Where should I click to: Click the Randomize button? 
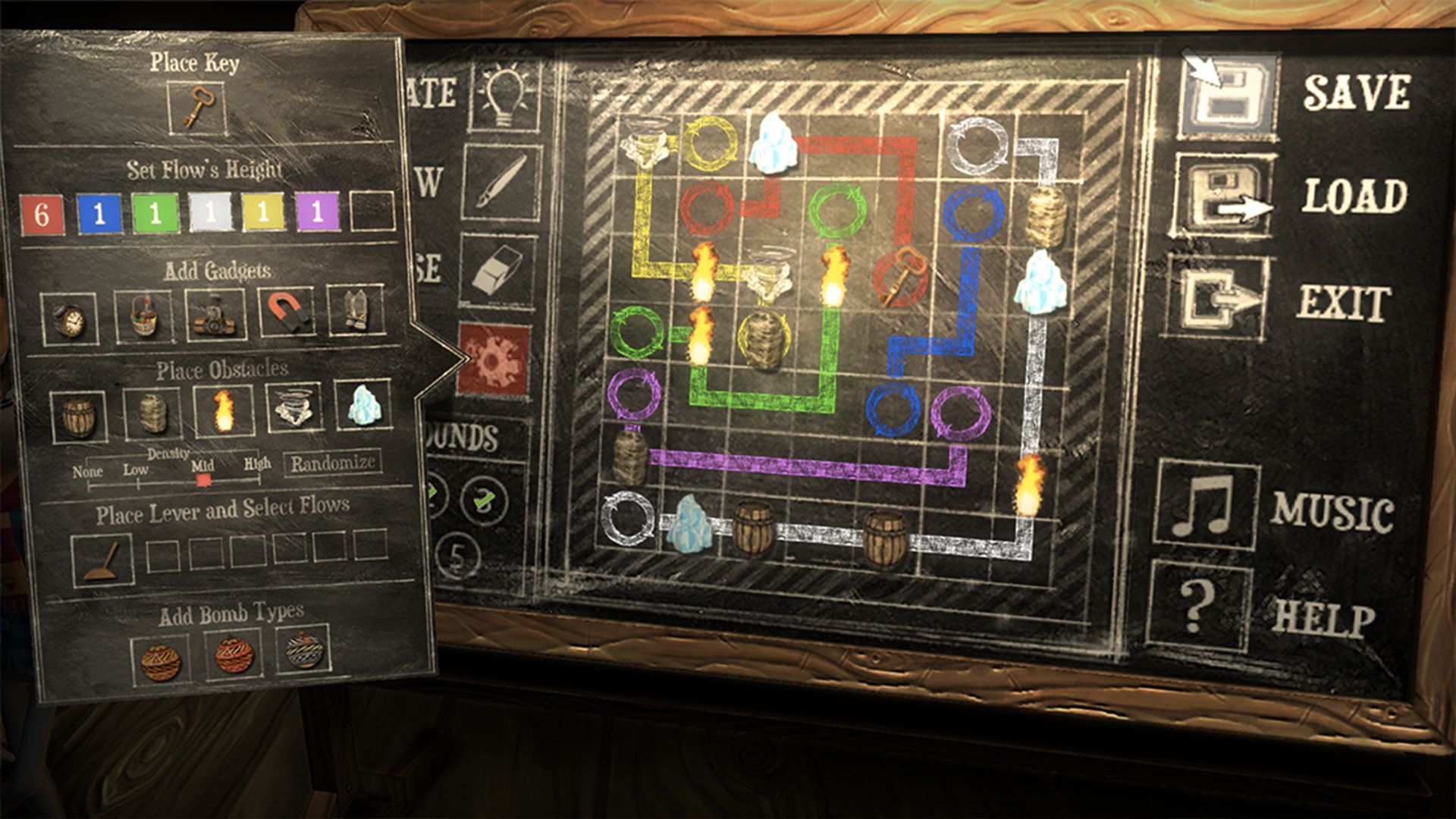[334, 463]
